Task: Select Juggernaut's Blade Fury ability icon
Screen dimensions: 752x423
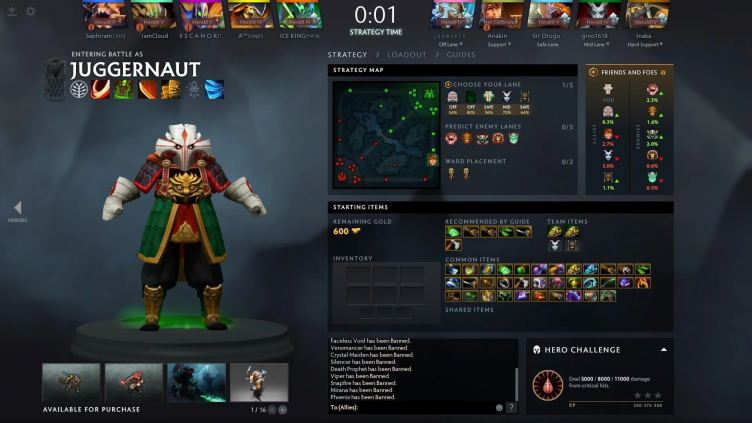Action: coord(101,89)
